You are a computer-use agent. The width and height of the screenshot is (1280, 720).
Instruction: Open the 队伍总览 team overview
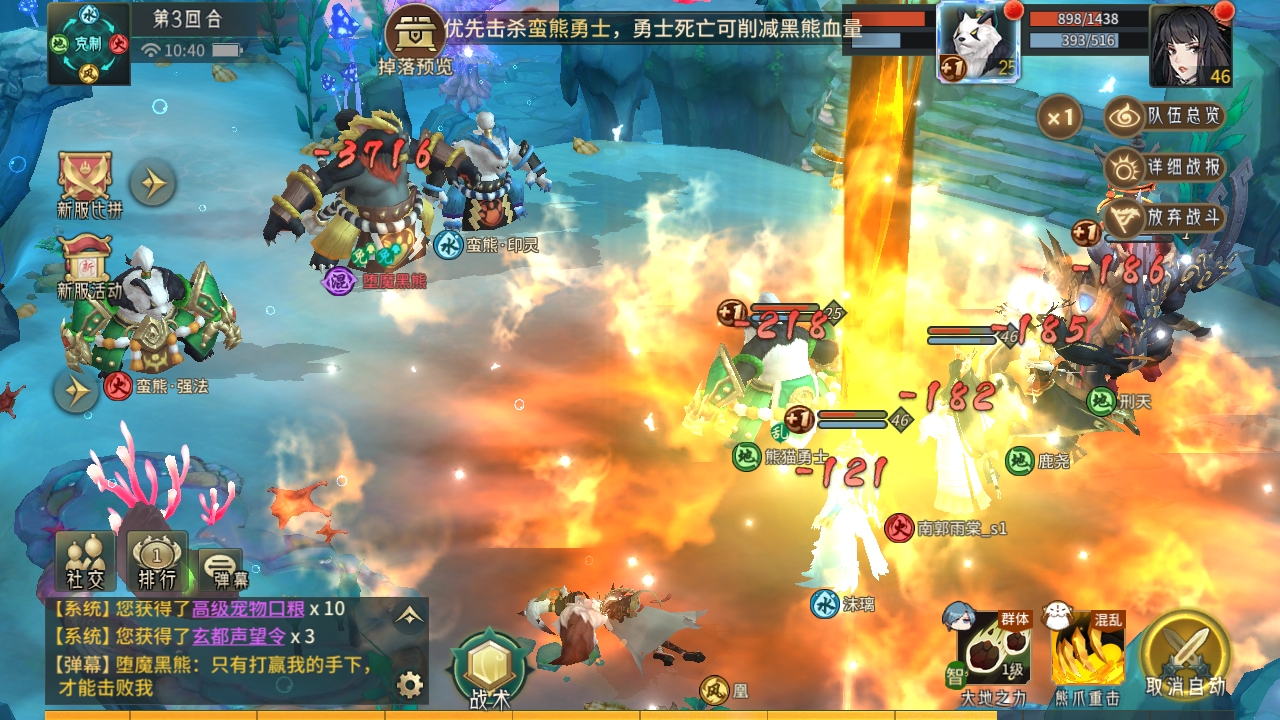[1166, 117]
